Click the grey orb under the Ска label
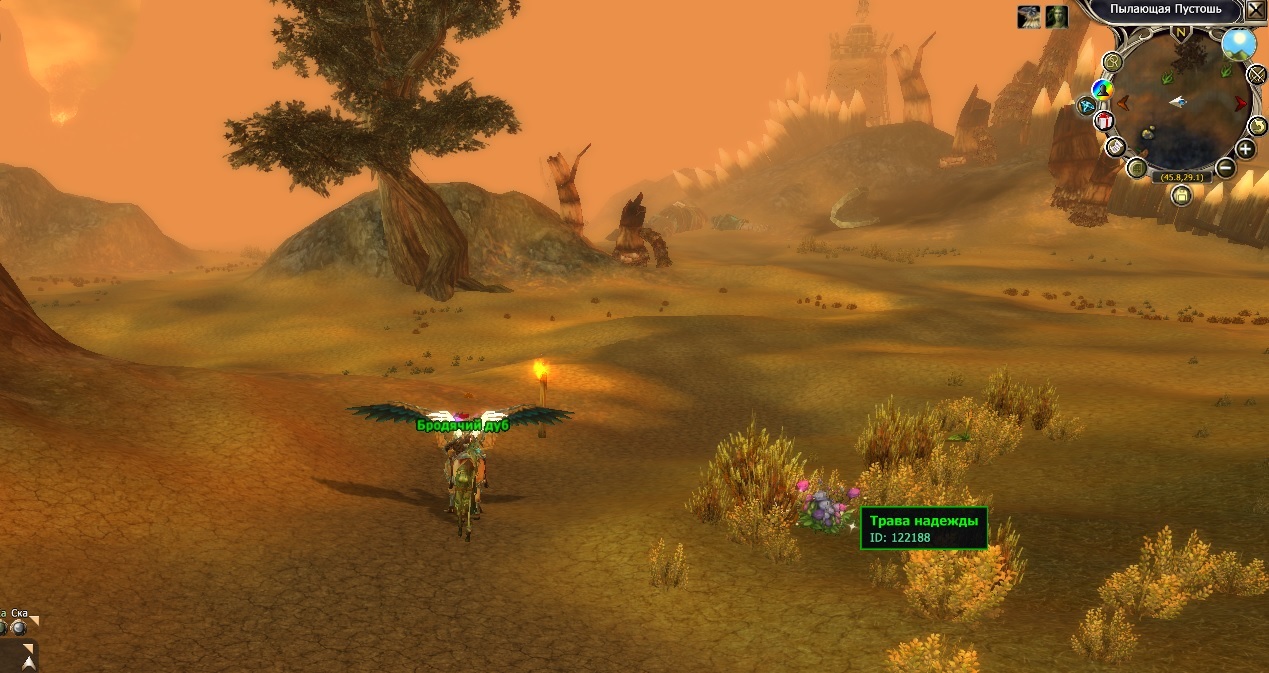 tap(19, 627)
